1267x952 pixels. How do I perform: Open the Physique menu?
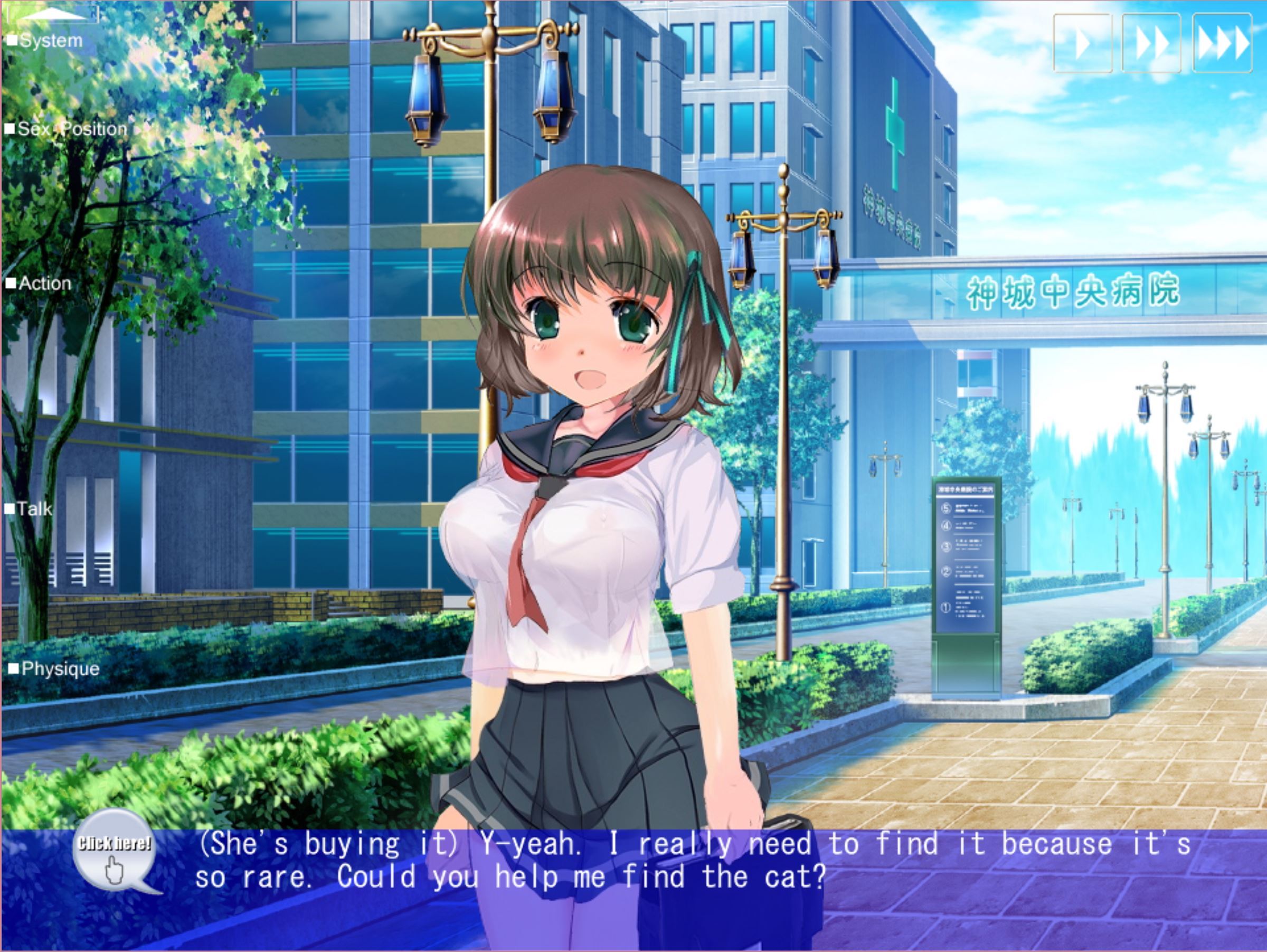[54, 669]
